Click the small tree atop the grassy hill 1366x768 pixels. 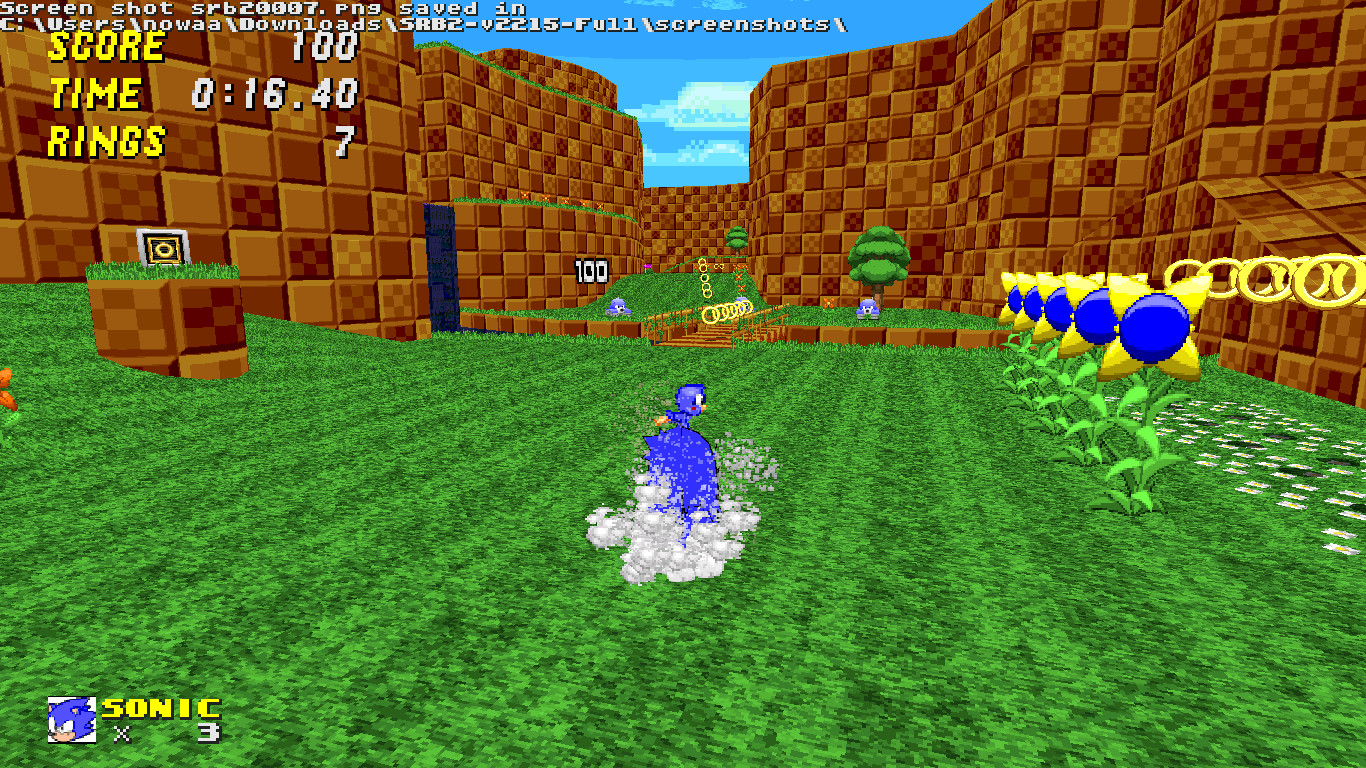point(736,240)
